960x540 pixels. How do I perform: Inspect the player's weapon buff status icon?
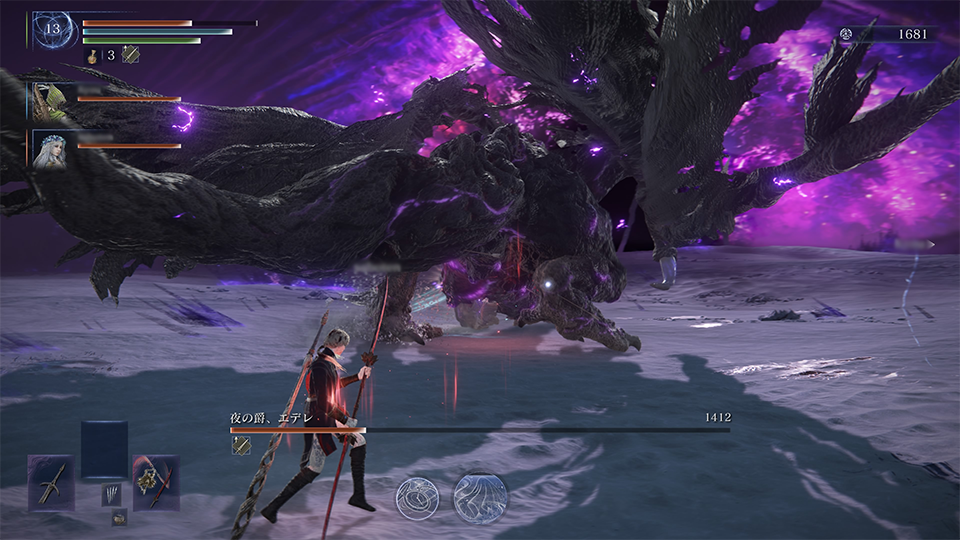[x=130, y=55]
